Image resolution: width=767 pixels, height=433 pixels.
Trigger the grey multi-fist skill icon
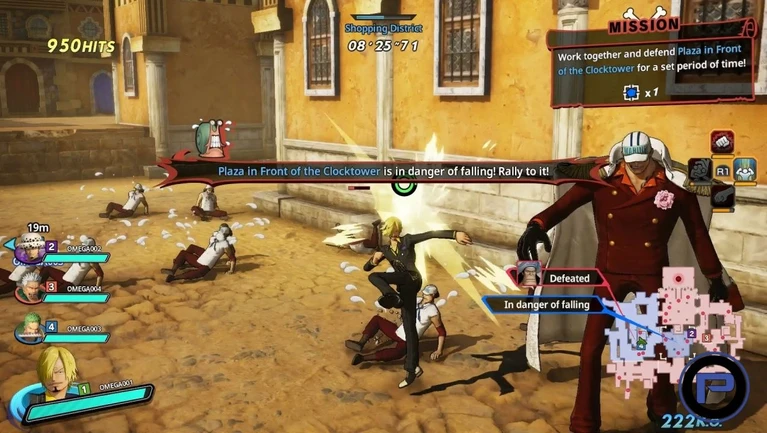coord(700,170)
